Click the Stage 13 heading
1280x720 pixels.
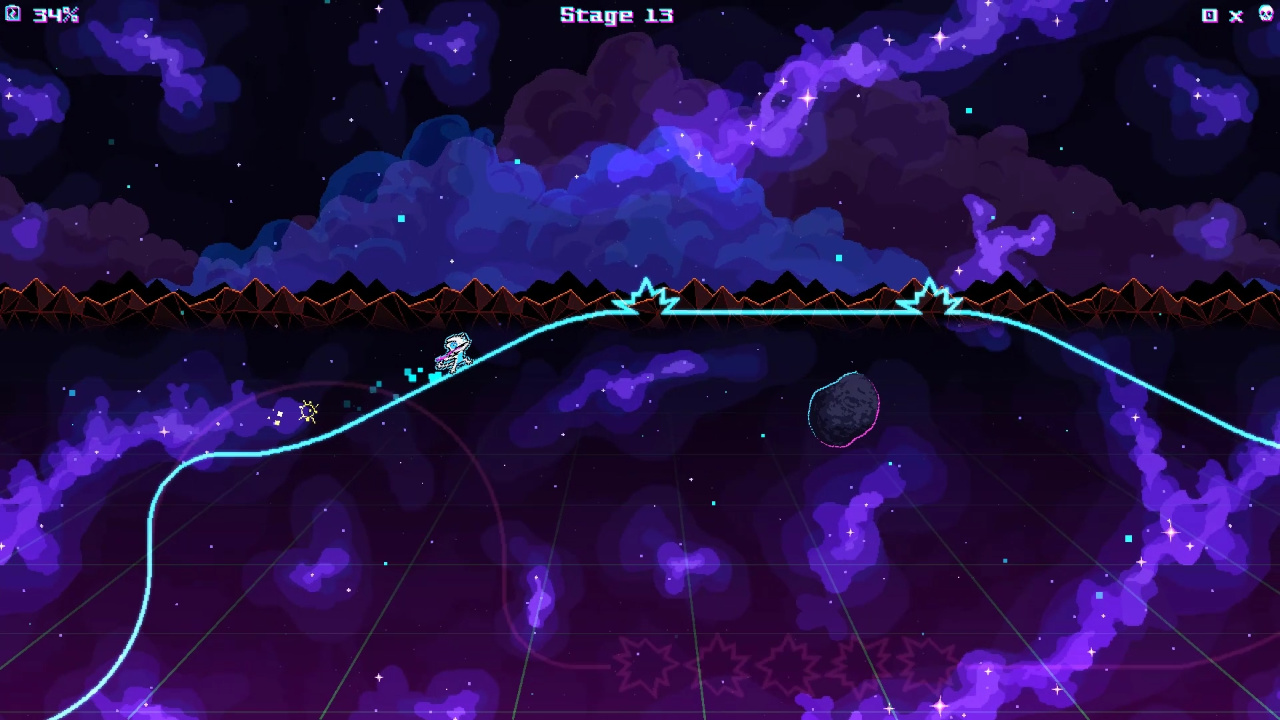point(617,15)
